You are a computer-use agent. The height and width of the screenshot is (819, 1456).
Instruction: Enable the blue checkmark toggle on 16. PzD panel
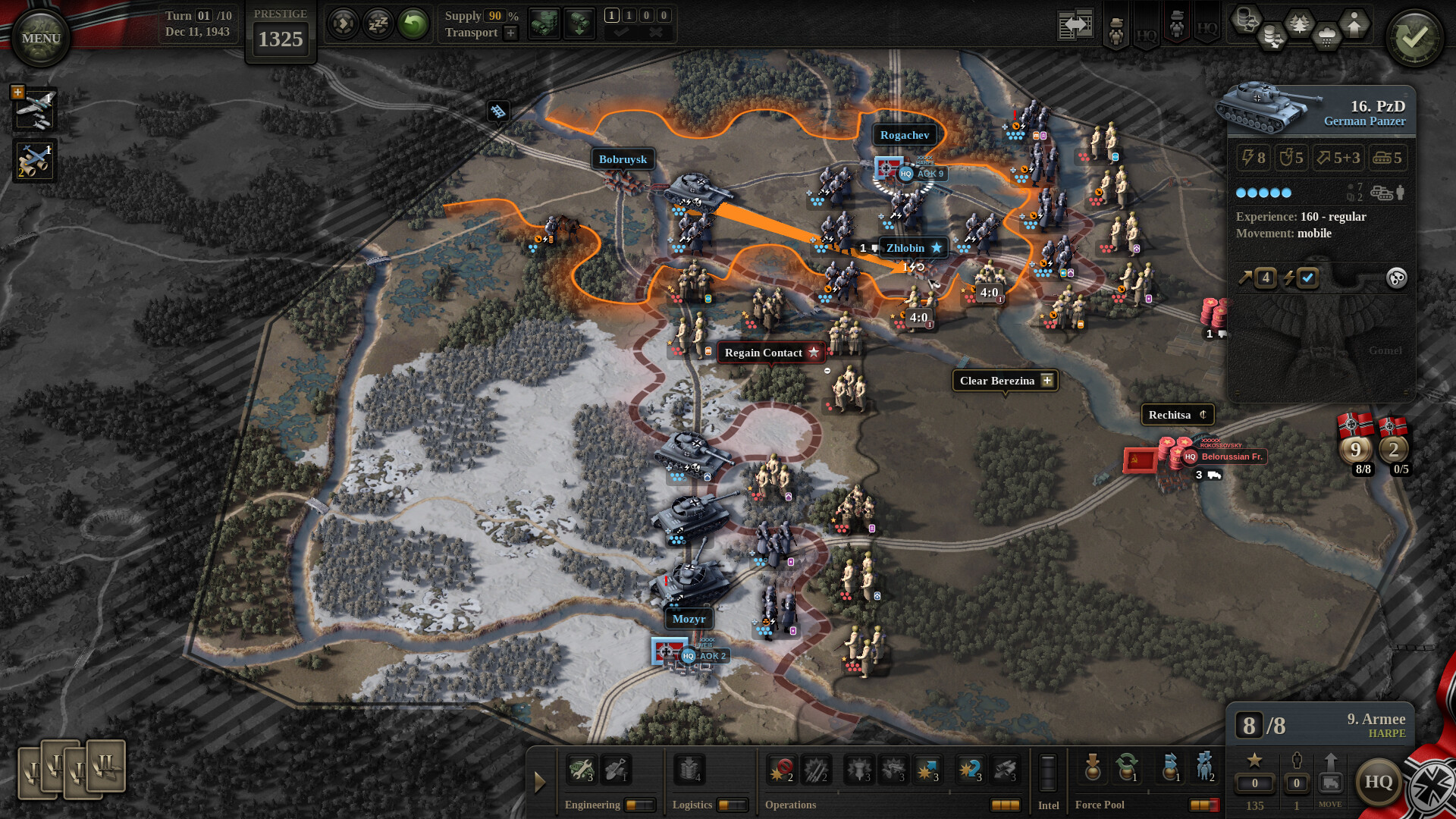pos(1307,278)
